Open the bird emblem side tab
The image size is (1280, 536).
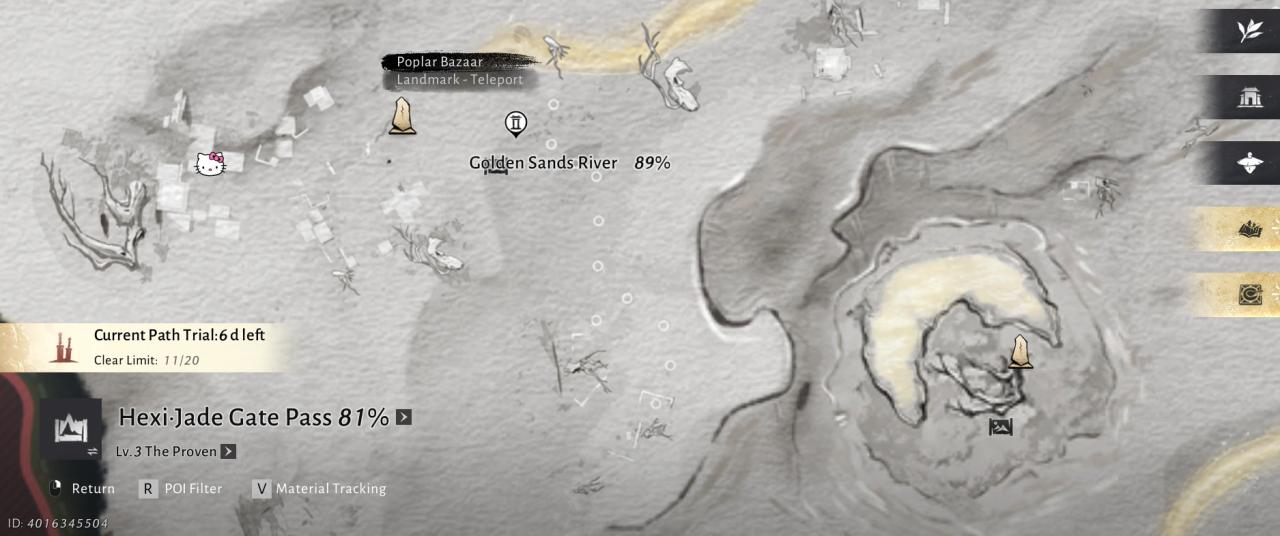[x=1249, y=163]
